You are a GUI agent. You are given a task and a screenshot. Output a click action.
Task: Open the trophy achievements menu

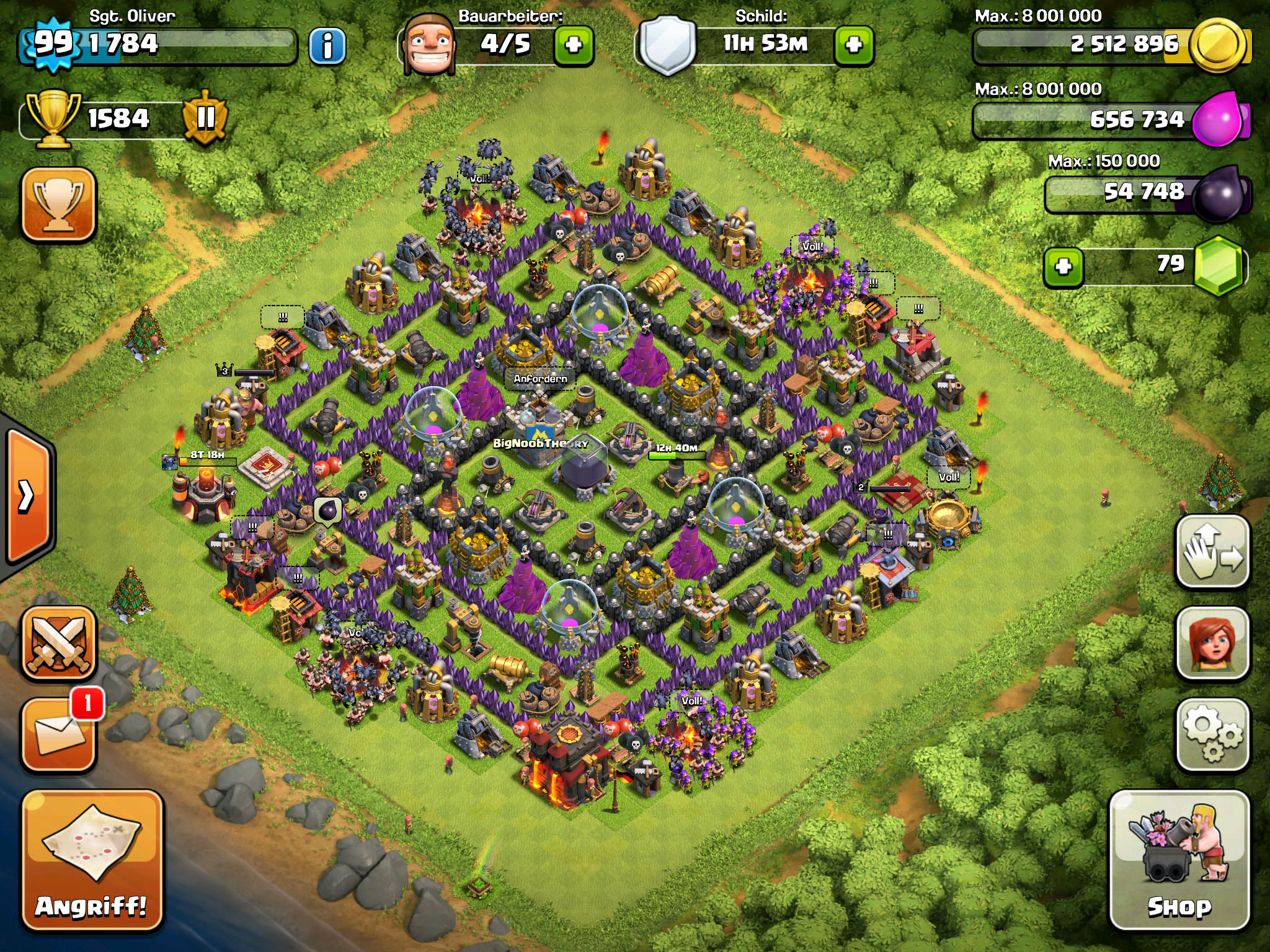59,203
